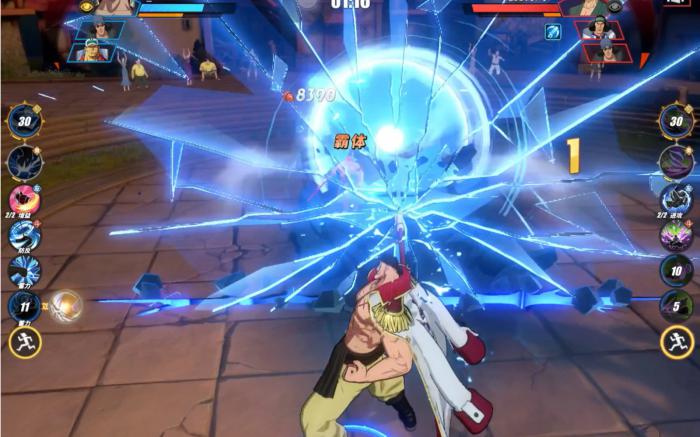The image size is (700, 437).
Task: Tap the skill showing an 11 cooldown
Action: point(24,305)
